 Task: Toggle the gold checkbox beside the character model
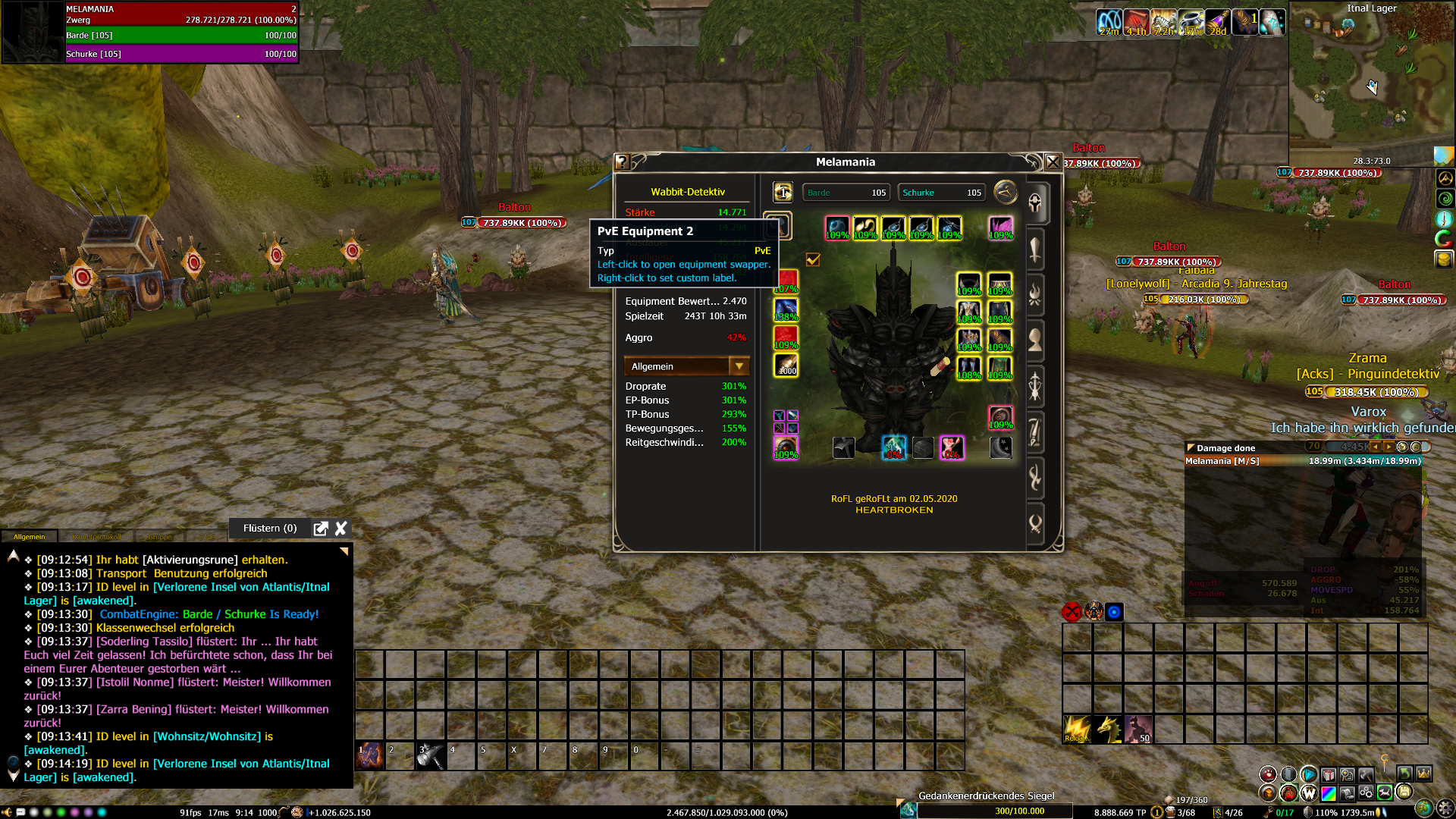[813, 260]
